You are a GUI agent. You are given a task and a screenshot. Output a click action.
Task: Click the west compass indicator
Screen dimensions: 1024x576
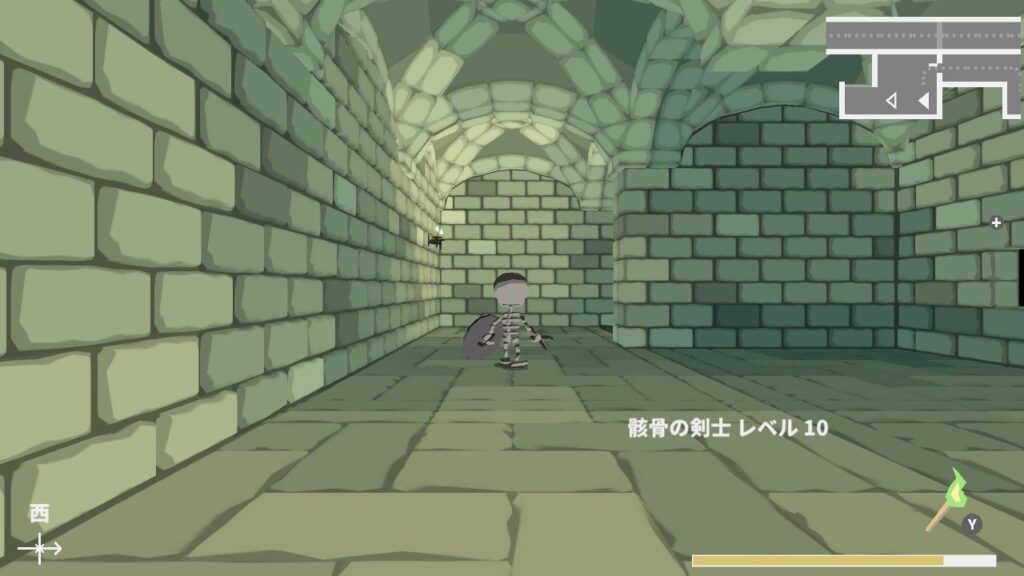pyautogui.click(x=40, y=534)
